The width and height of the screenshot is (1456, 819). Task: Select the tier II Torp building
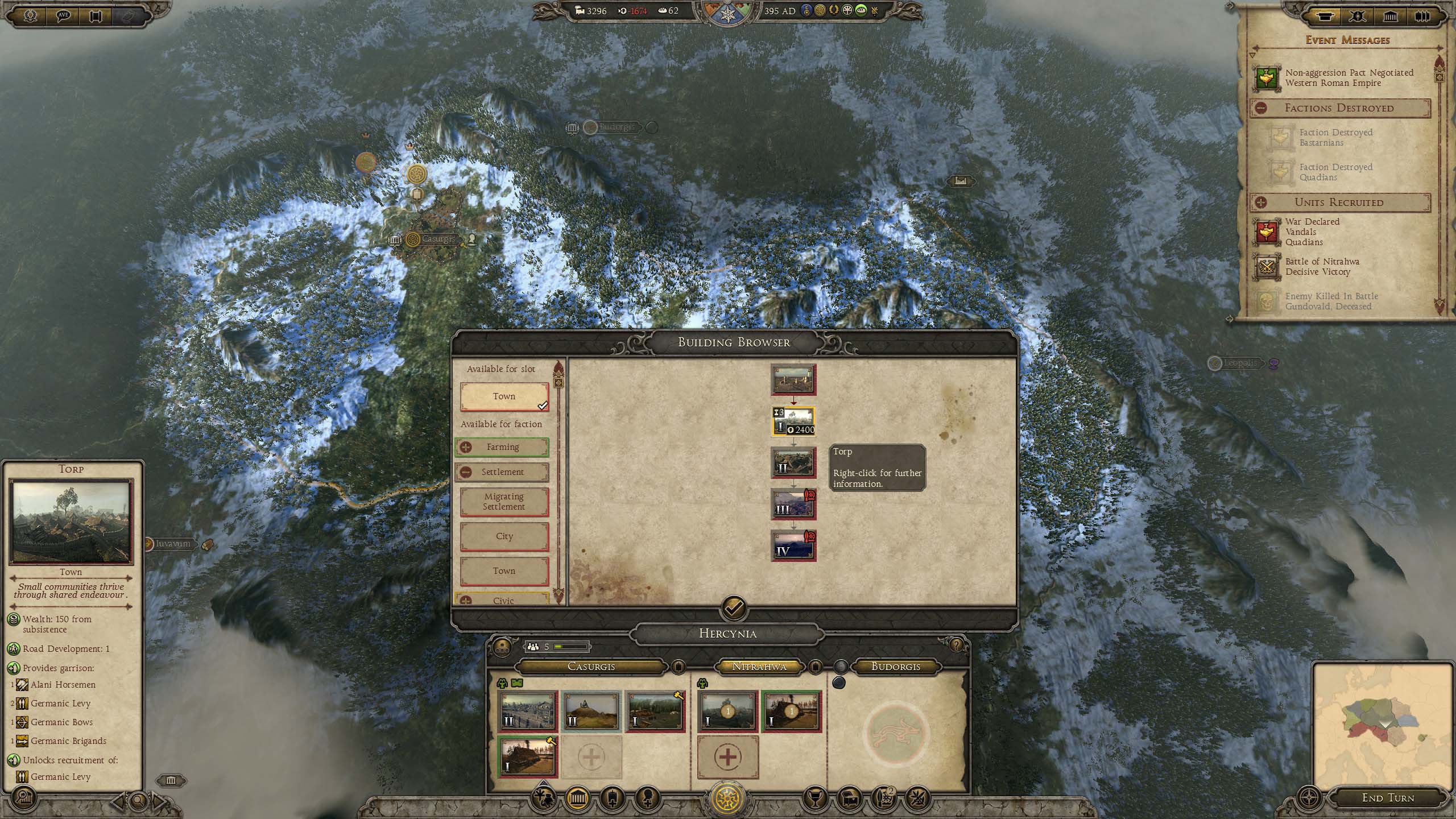point(793,462)
